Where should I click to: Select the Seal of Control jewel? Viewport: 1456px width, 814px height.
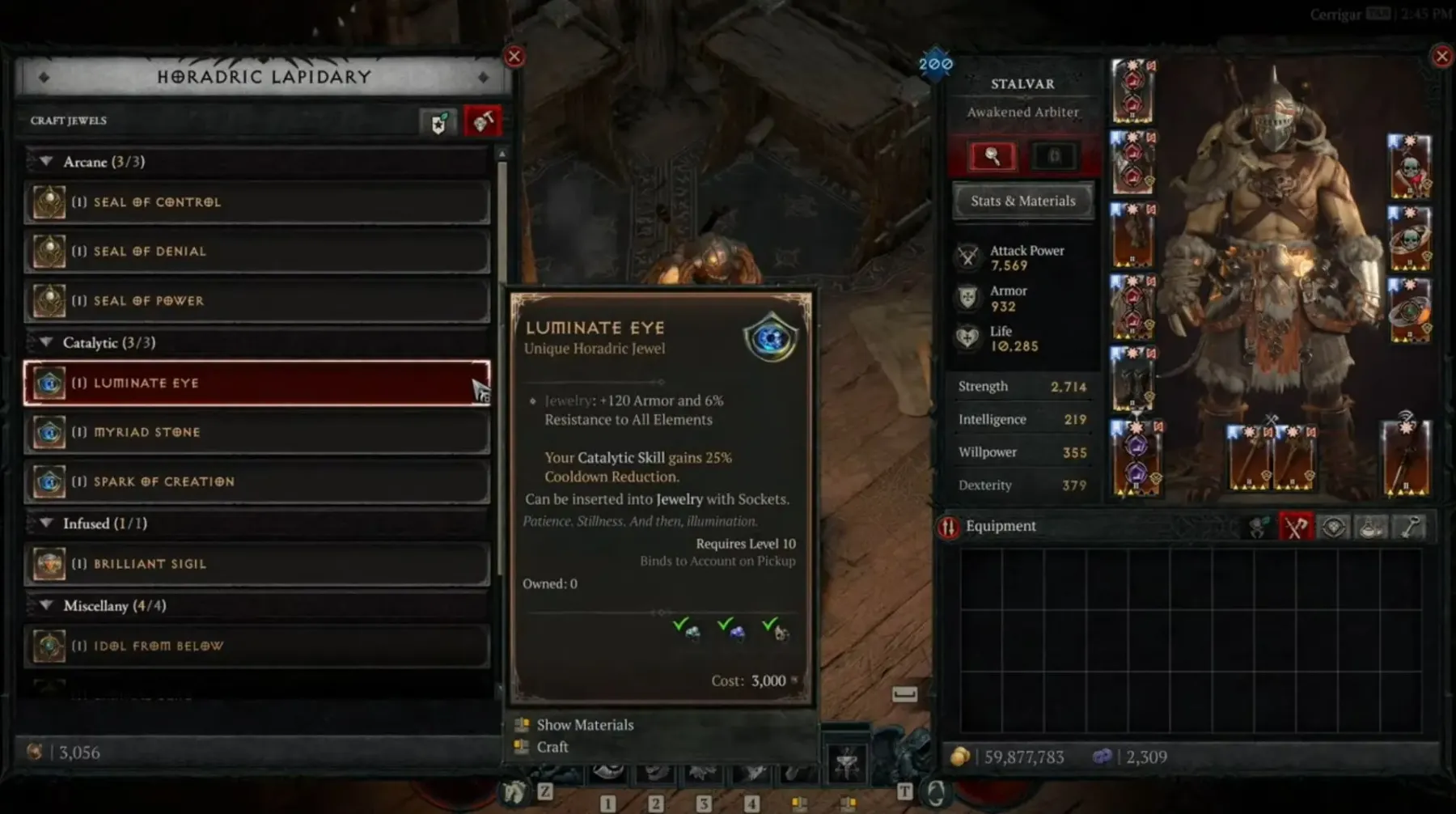tap(257, 202)
